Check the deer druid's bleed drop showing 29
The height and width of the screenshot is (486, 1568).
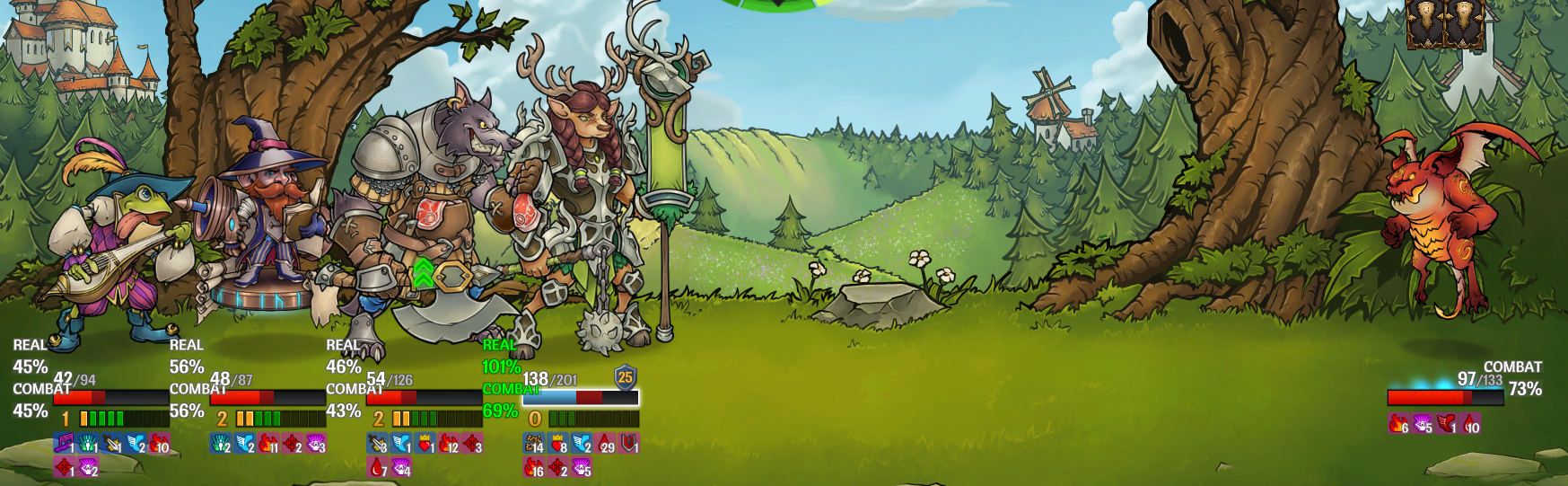(x=606, y=443)
